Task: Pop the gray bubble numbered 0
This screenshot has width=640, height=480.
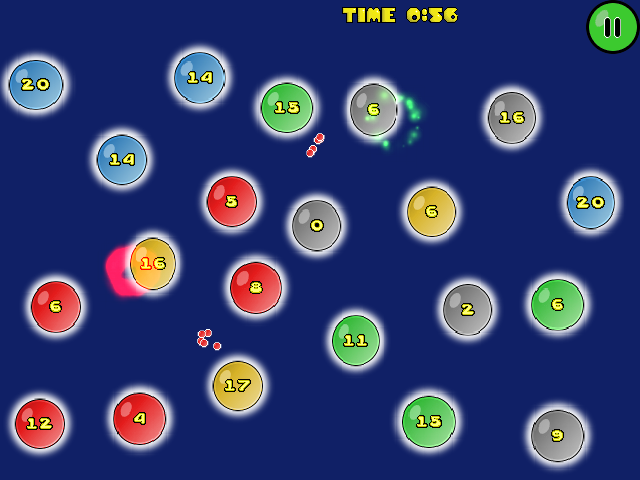Action: coord(316,225)
